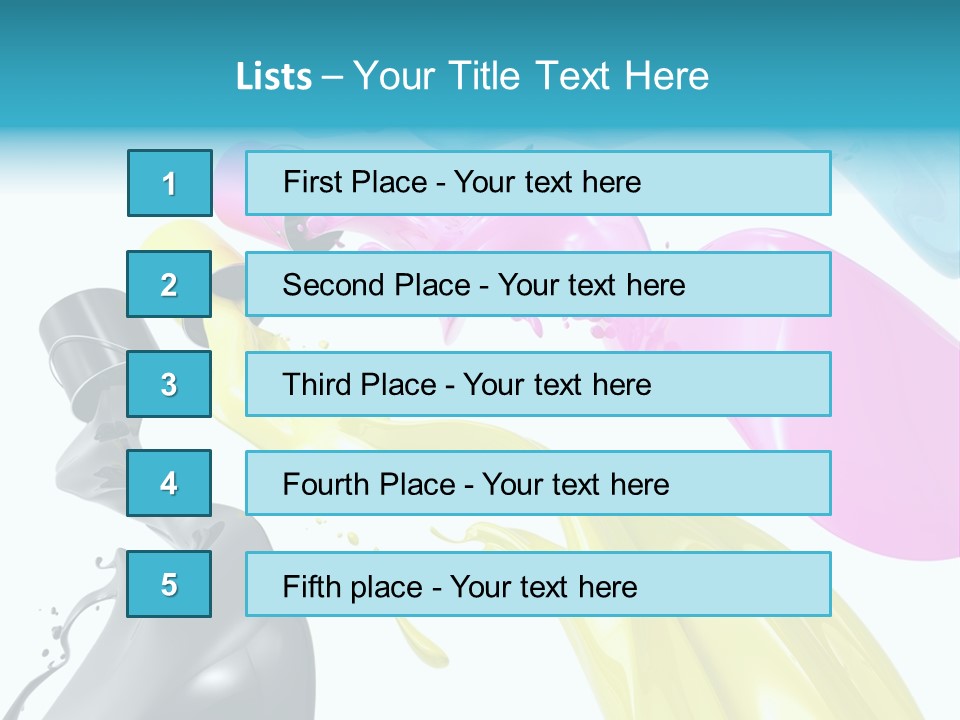Click the Lists title text
Viewport: 960px width, 720px height.
472,76
